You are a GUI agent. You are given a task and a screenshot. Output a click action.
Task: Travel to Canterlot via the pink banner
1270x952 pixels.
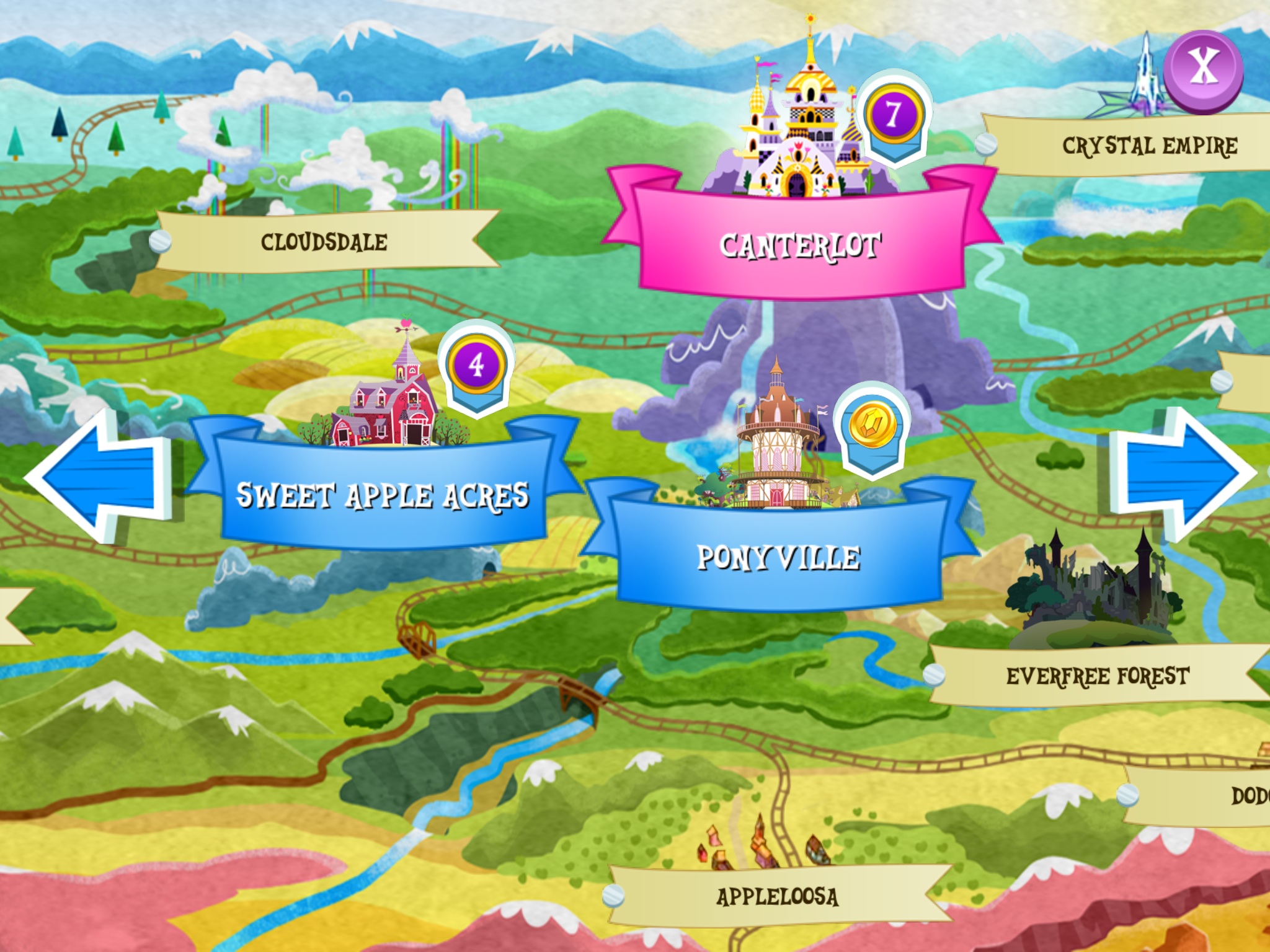(x=800, y=245)
